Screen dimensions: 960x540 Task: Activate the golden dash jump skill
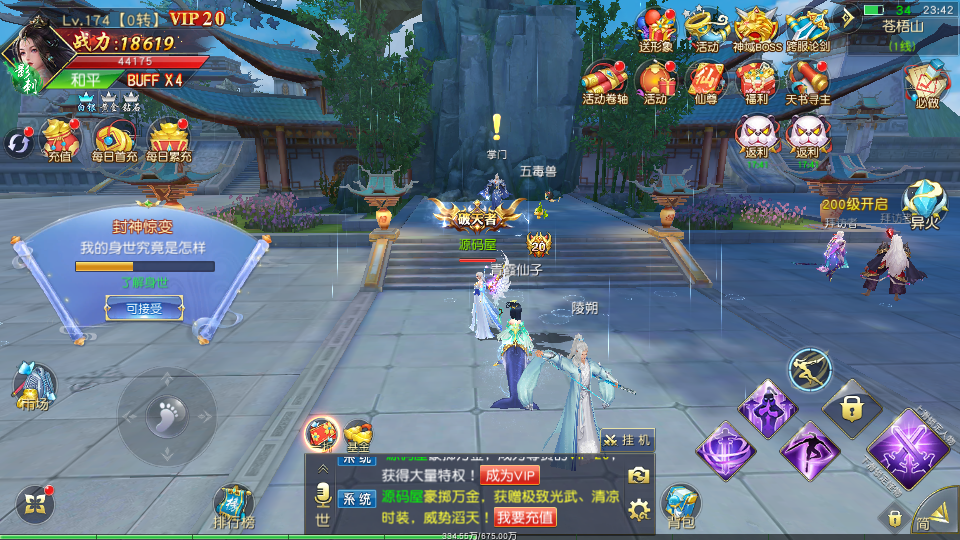tap(810, 371)
